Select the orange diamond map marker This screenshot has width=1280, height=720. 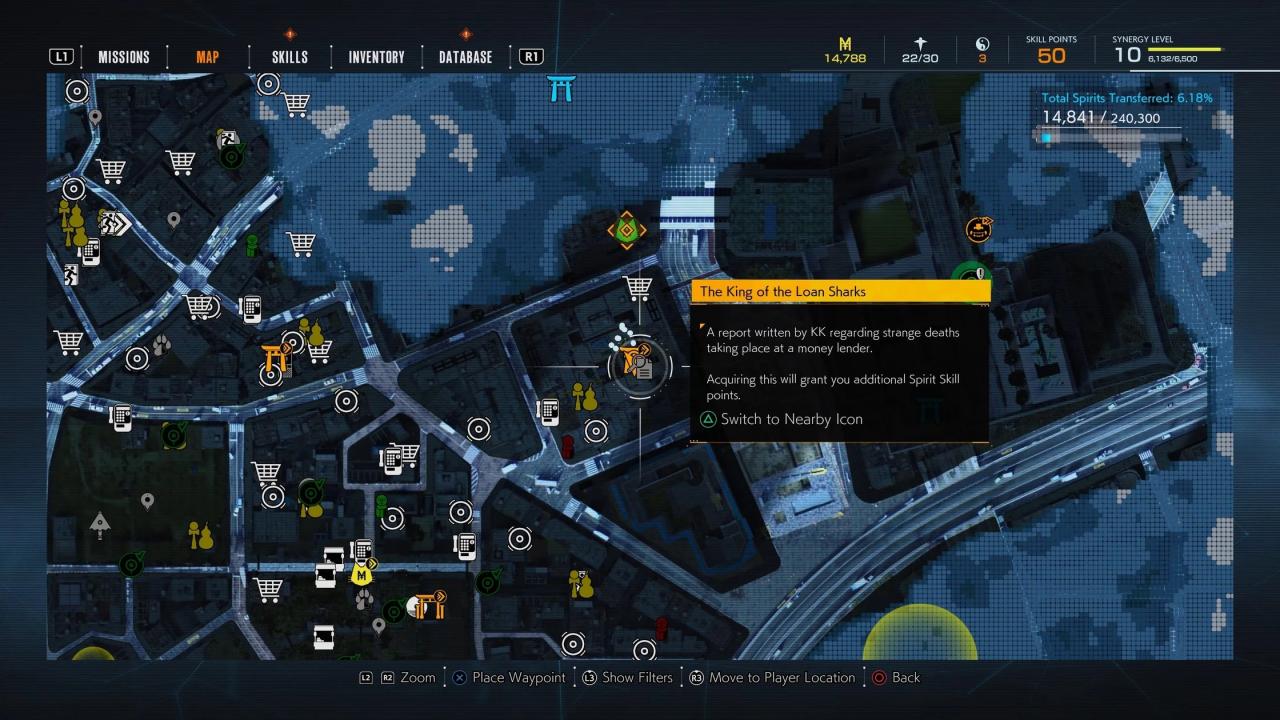coord(627,230)
